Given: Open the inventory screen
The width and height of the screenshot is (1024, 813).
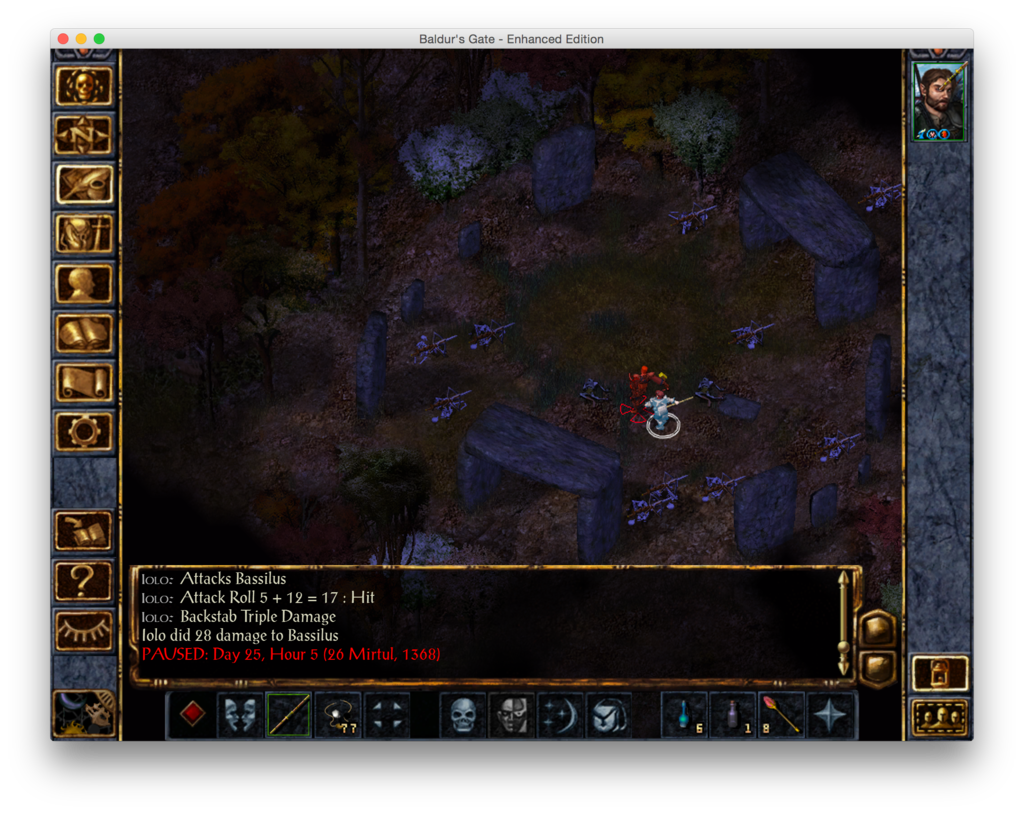Looking at the screenshot, I should click(84, 234).
